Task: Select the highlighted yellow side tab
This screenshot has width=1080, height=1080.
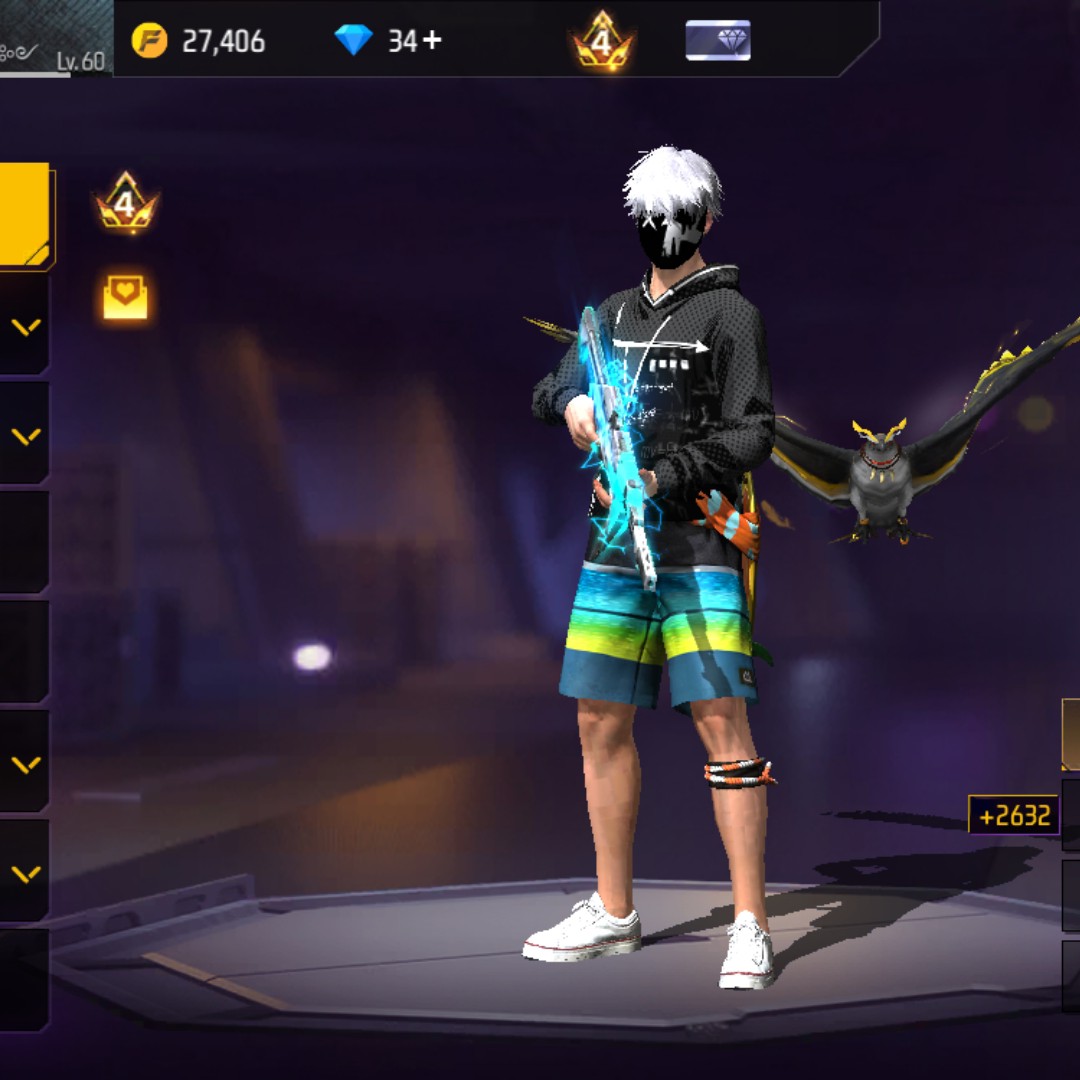Action: pos(24,215)
